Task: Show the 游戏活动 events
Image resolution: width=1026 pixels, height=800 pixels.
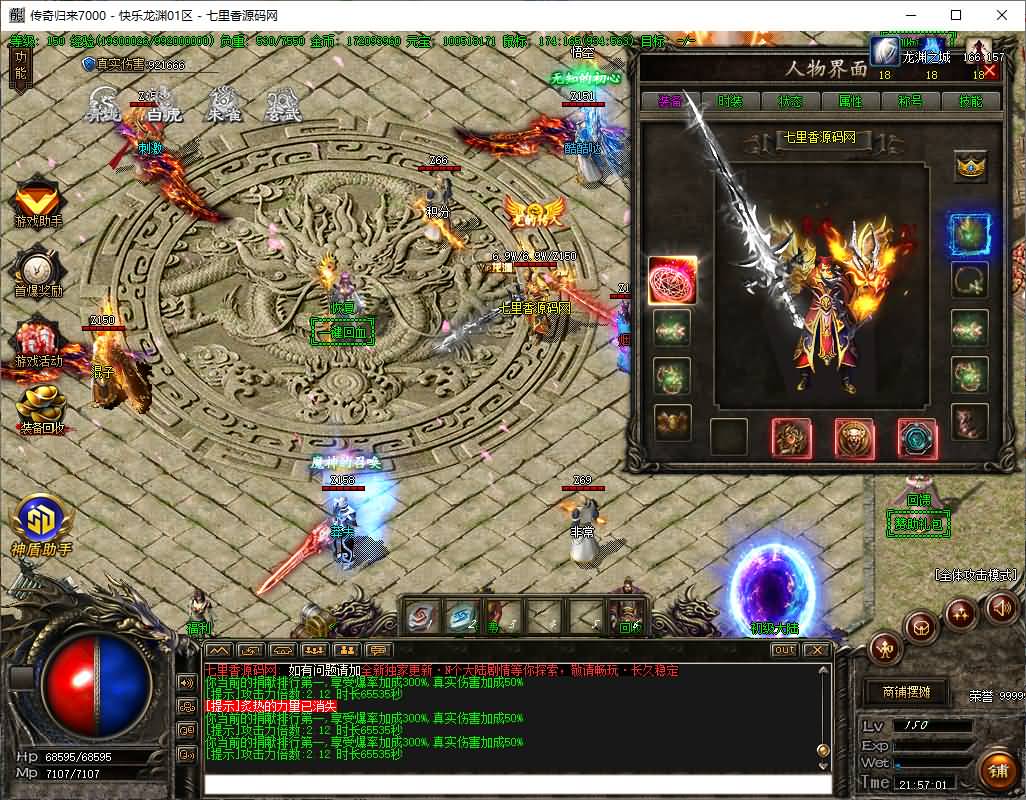Action: [x=38, y=342]
